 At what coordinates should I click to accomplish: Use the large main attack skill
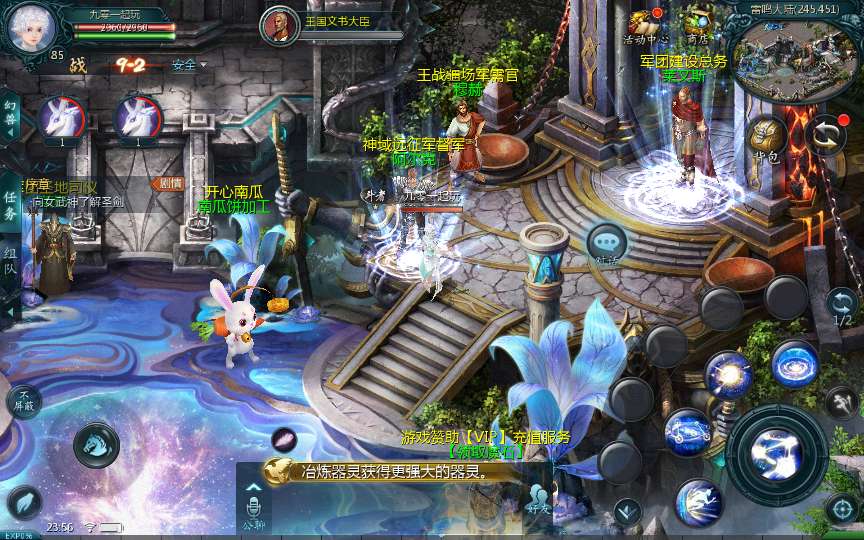click(778, 454)
